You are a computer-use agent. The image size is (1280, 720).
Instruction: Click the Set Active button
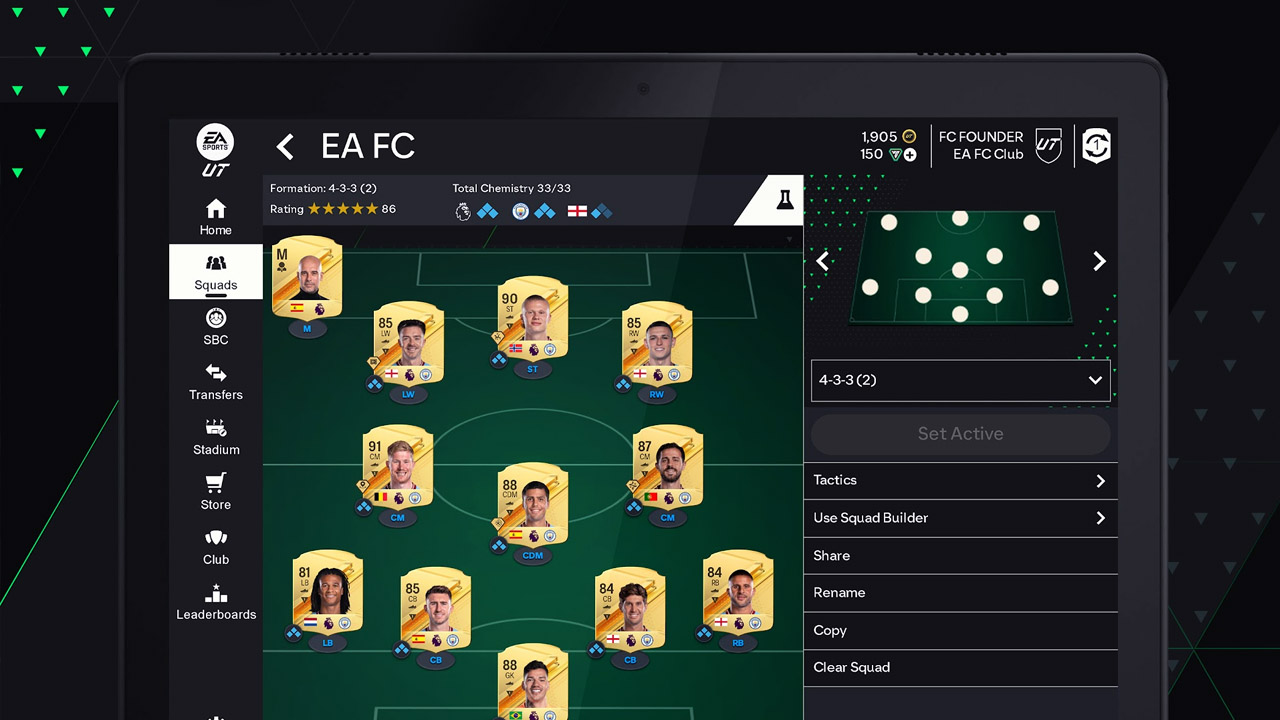pyautogui.click(x=960, y=434)
